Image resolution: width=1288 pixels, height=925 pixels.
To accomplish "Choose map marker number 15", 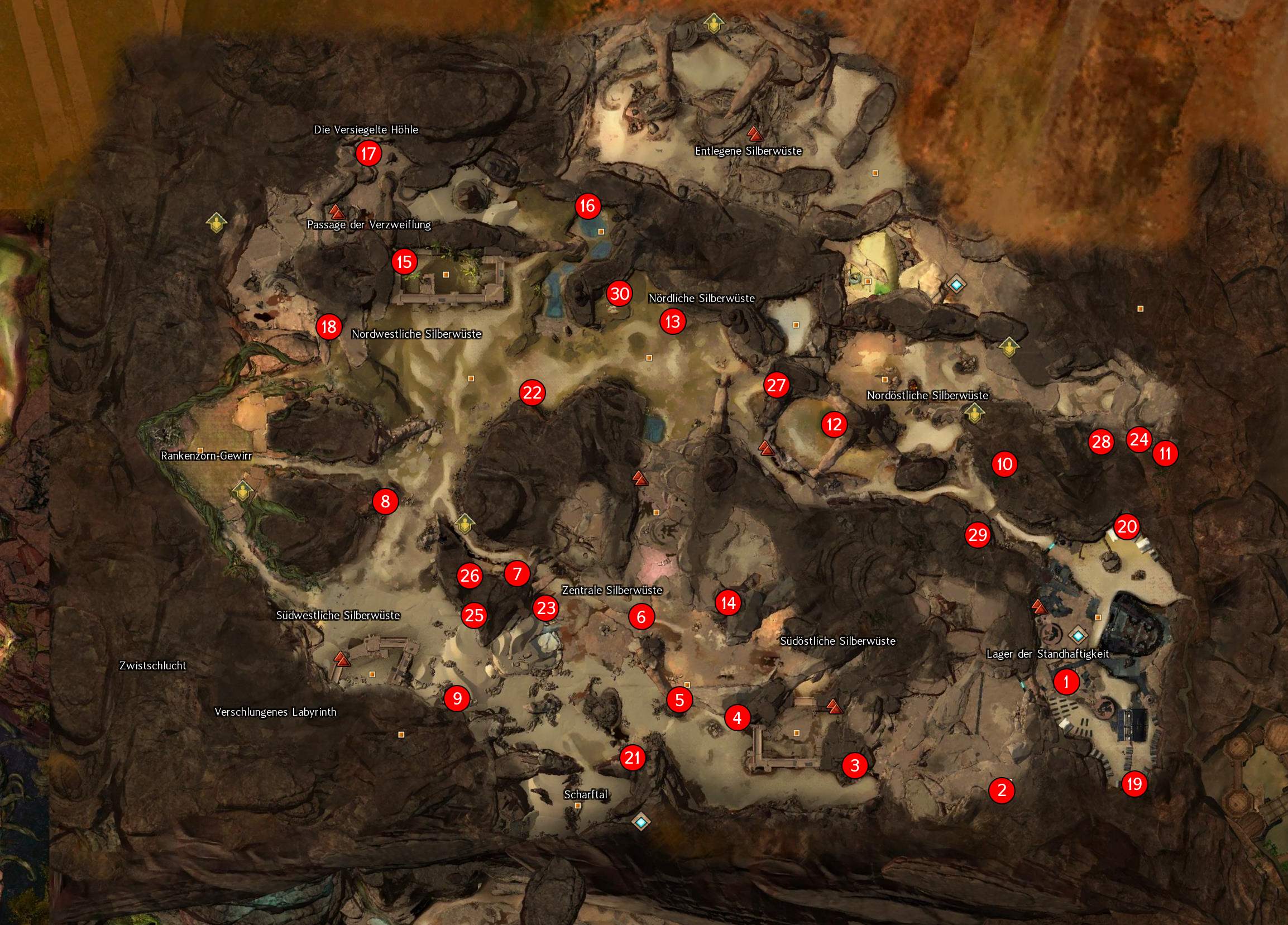I will pyautogui.click(x=404, y=262).
